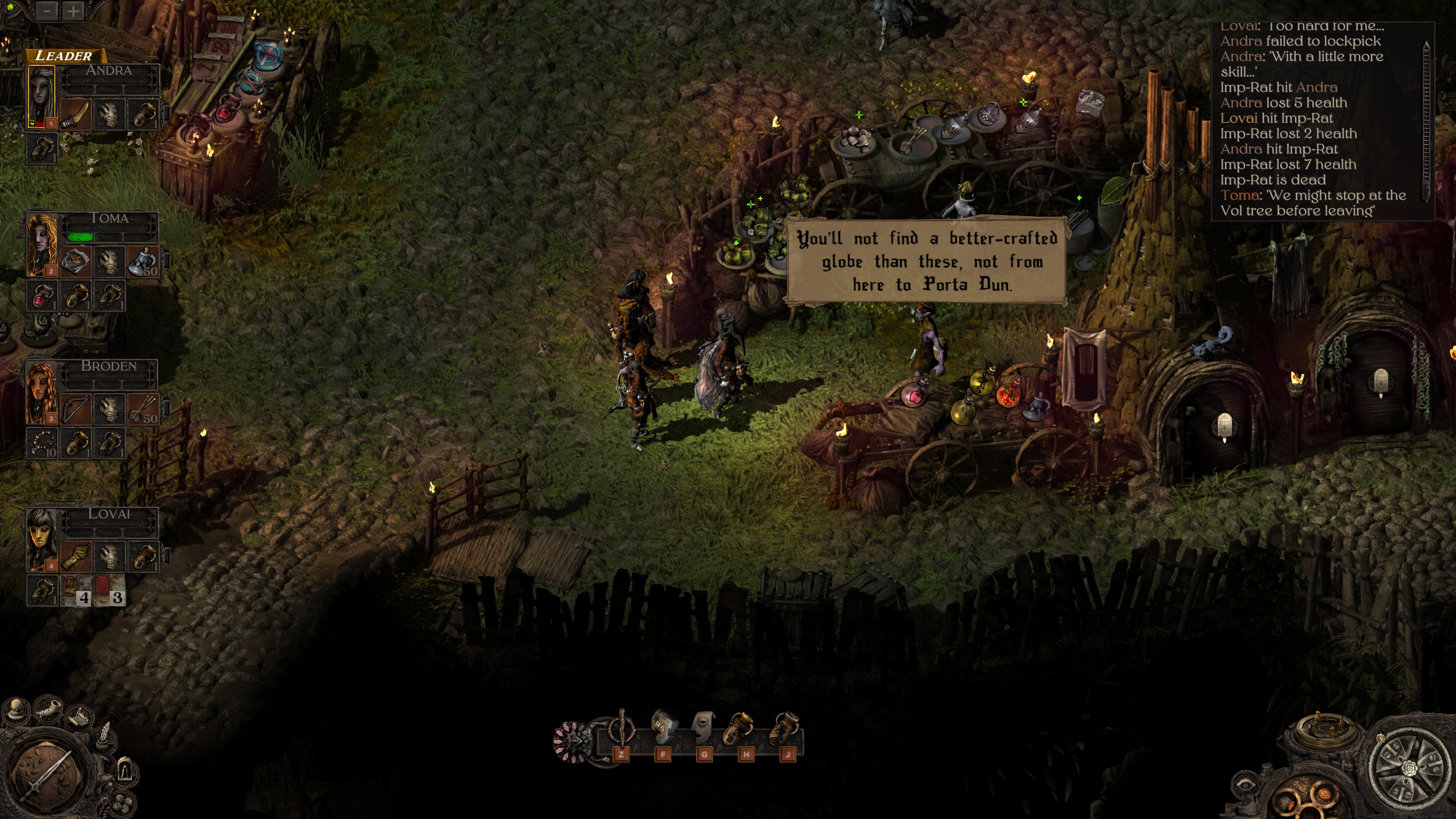
Task: Select Broden's arrow bundle slot
Action: 142,410
